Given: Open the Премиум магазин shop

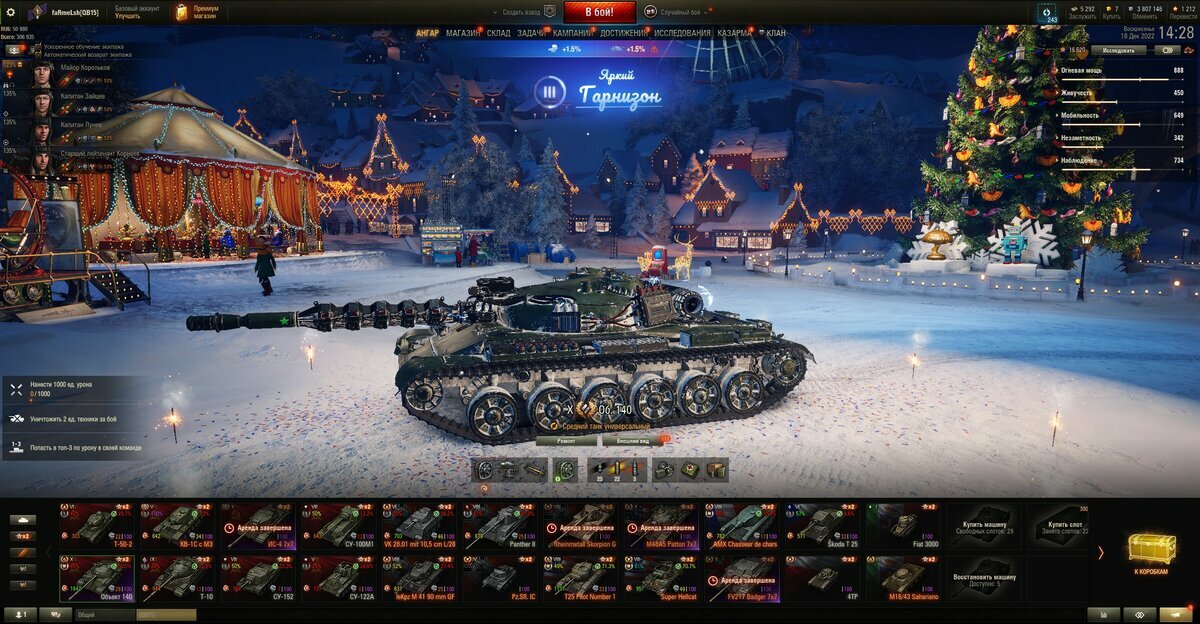Looking at the screenshot, I should (x=196, y=12).
